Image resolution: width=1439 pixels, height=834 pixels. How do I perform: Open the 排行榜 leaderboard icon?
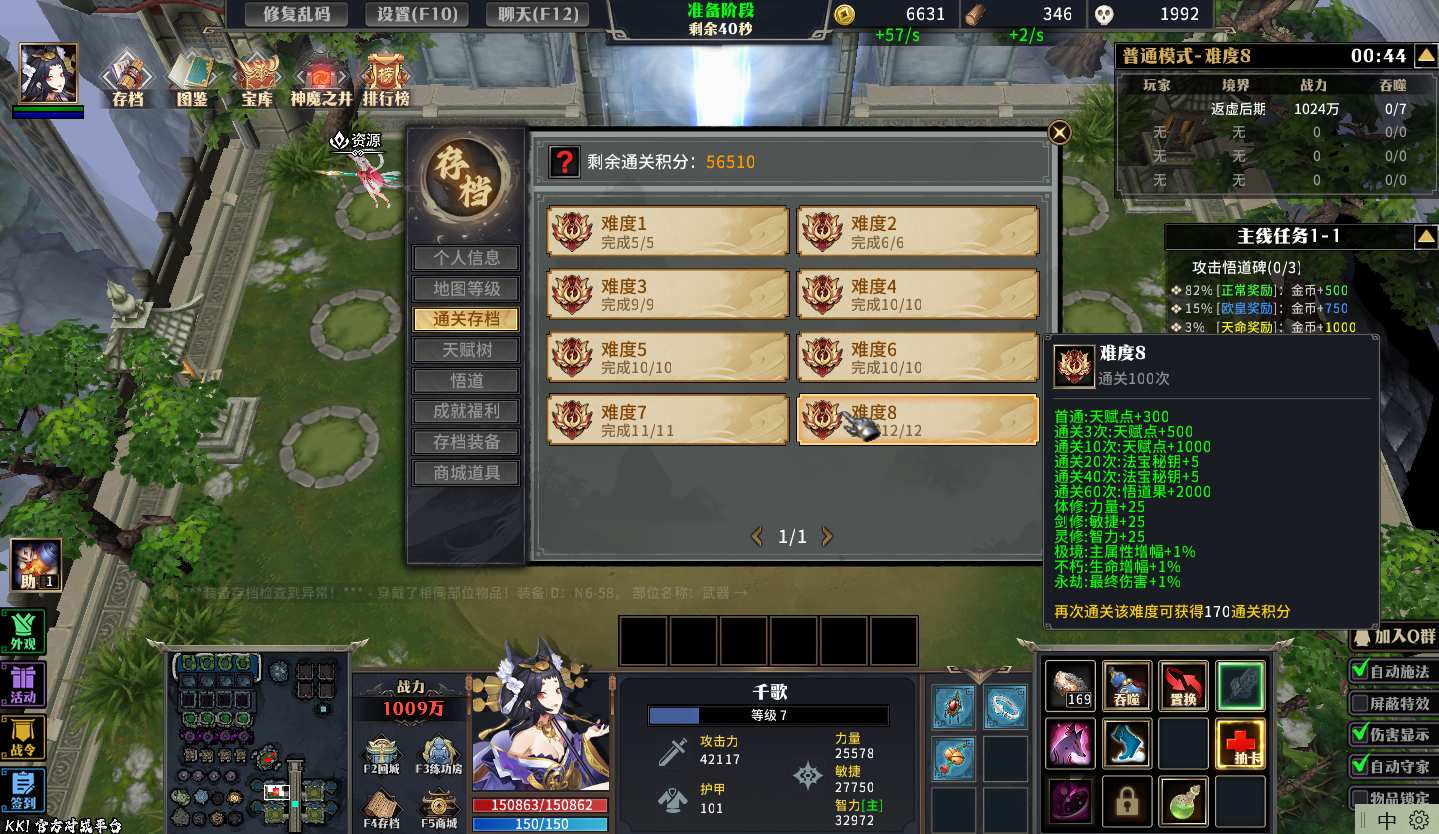[385, 80]
